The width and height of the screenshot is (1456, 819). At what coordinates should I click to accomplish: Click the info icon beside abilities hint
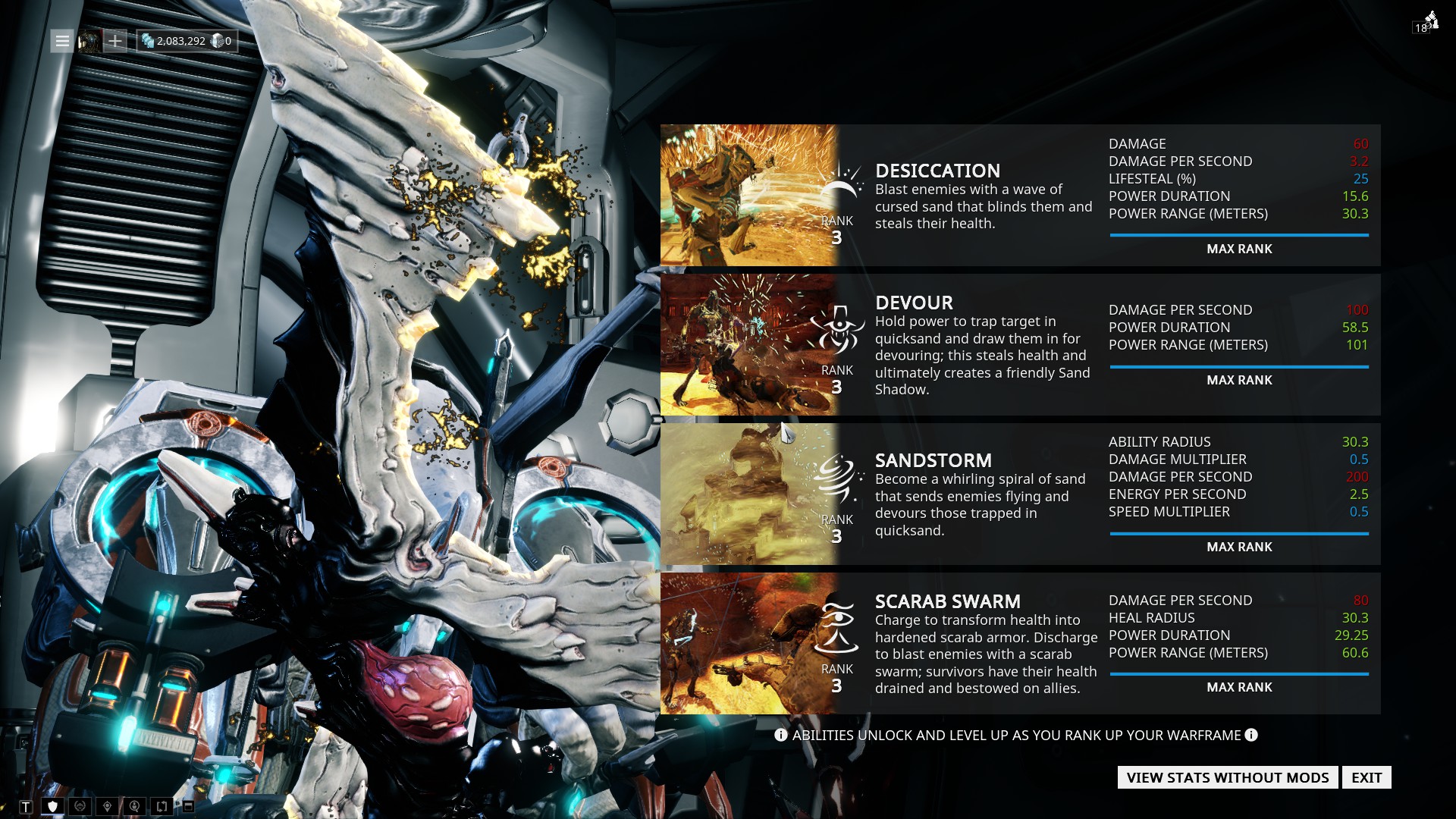(x=1251, y=735)
